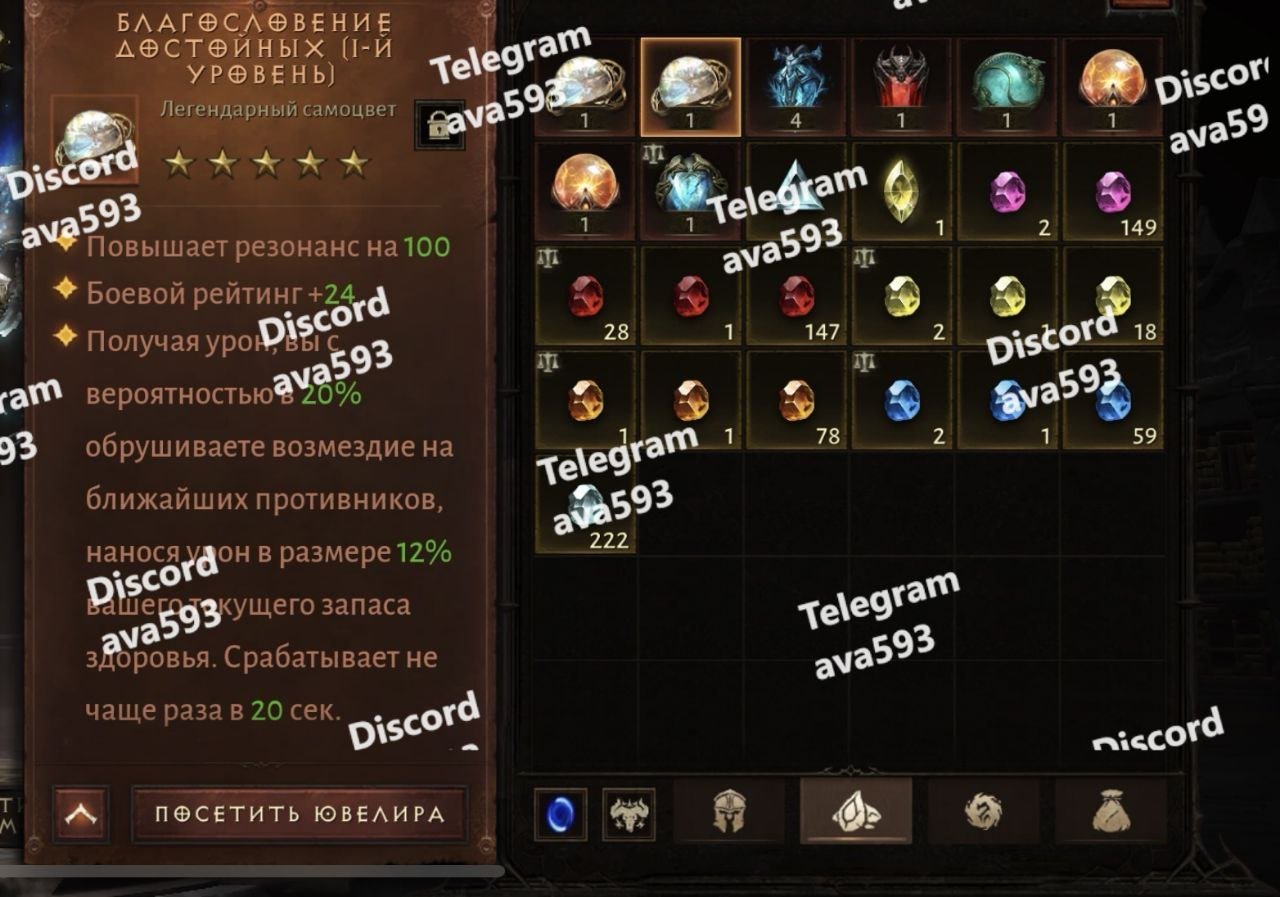The image size is (1280, 897).
Task: Switch to the loot bag tab
Action: [x=1110, y=811]
